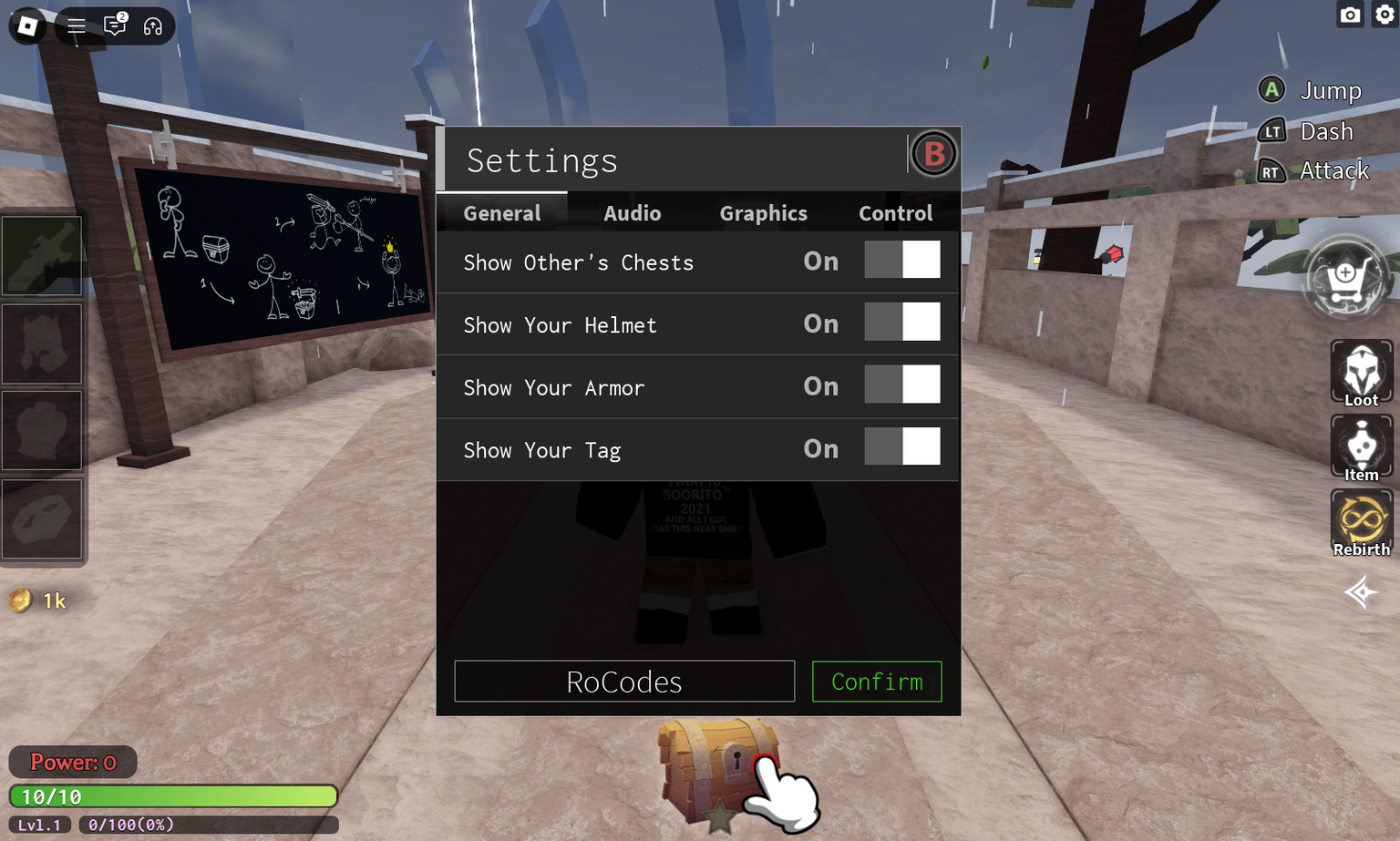Click the headphones voice icon
This screenshot has width=1400, height=841.
151,26
